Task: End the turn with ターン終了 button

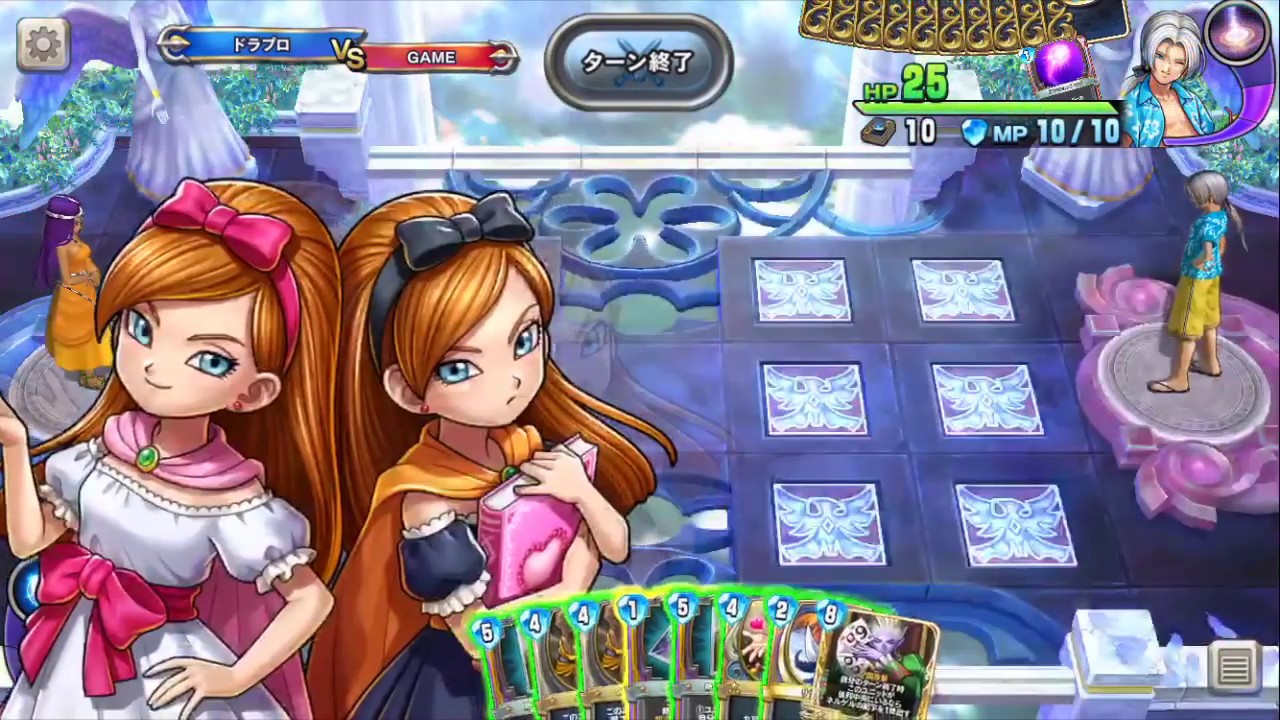Action: click(638, 62)
